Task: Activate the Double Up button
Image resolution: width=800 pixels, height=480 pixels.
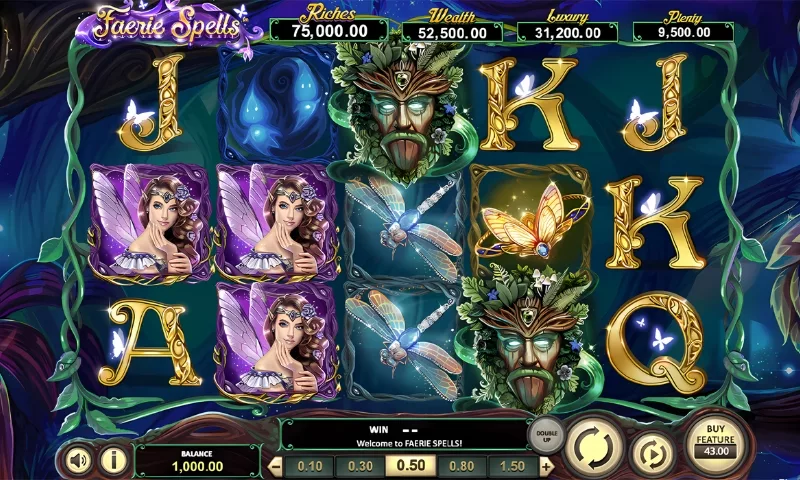Action: pos(547,434)
